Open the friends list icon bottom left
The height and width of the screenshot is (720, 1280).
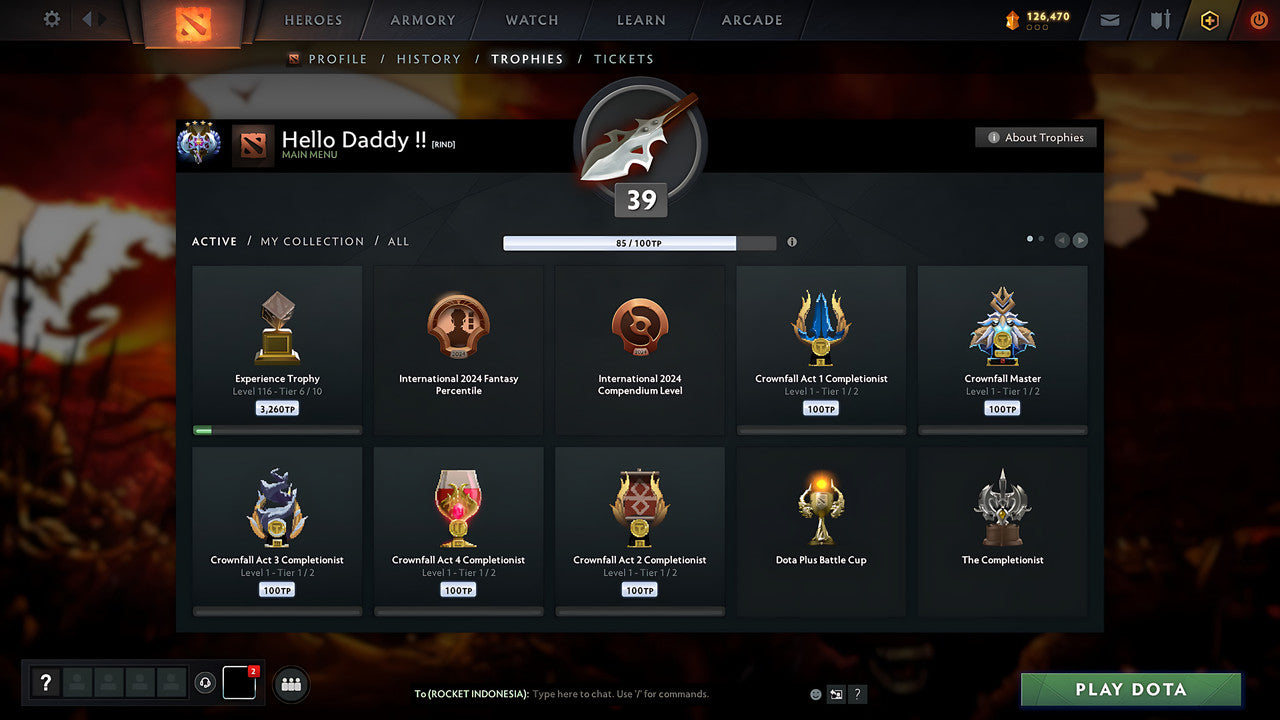click(290, 684)
